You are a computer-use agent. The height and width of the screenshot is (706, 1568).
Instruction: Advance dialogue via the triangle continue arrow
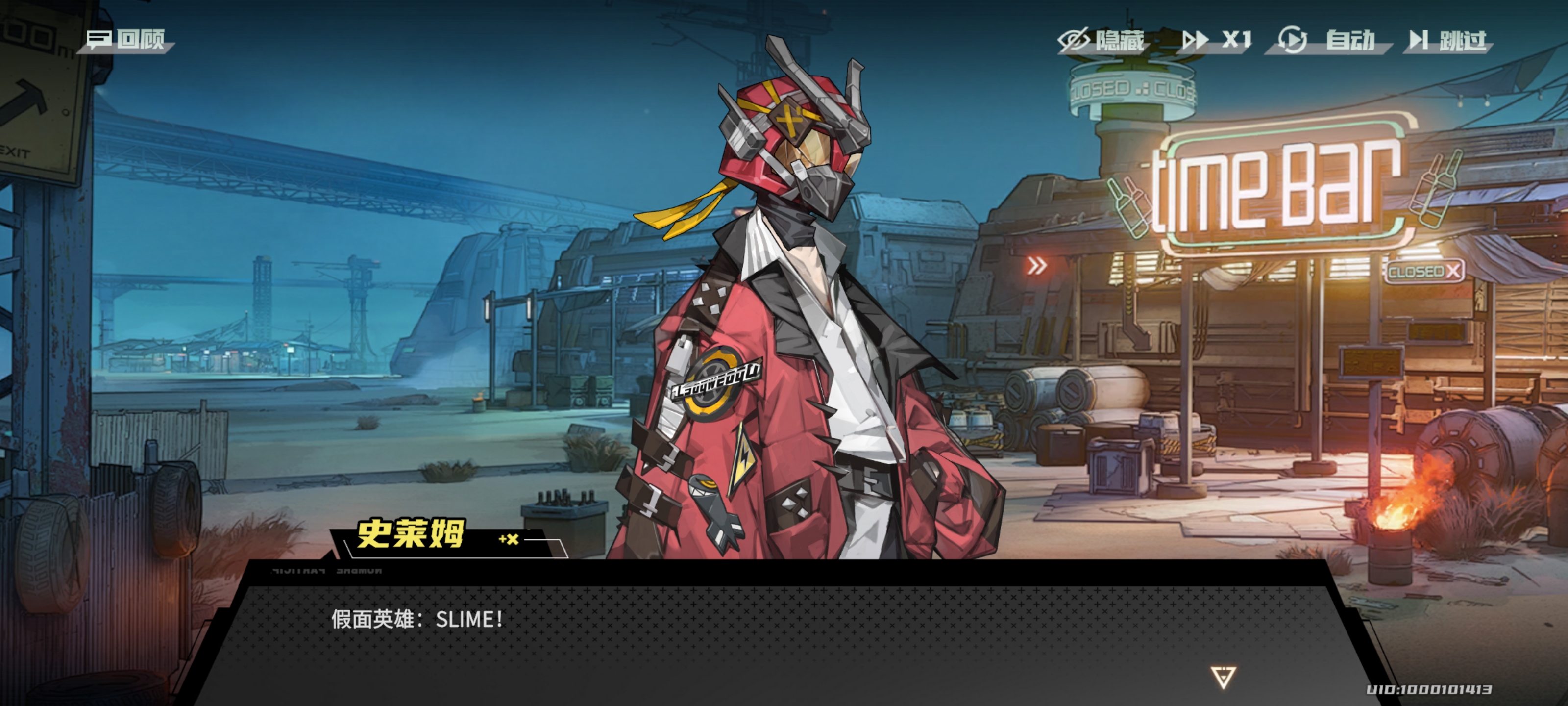pos(1223,677)
